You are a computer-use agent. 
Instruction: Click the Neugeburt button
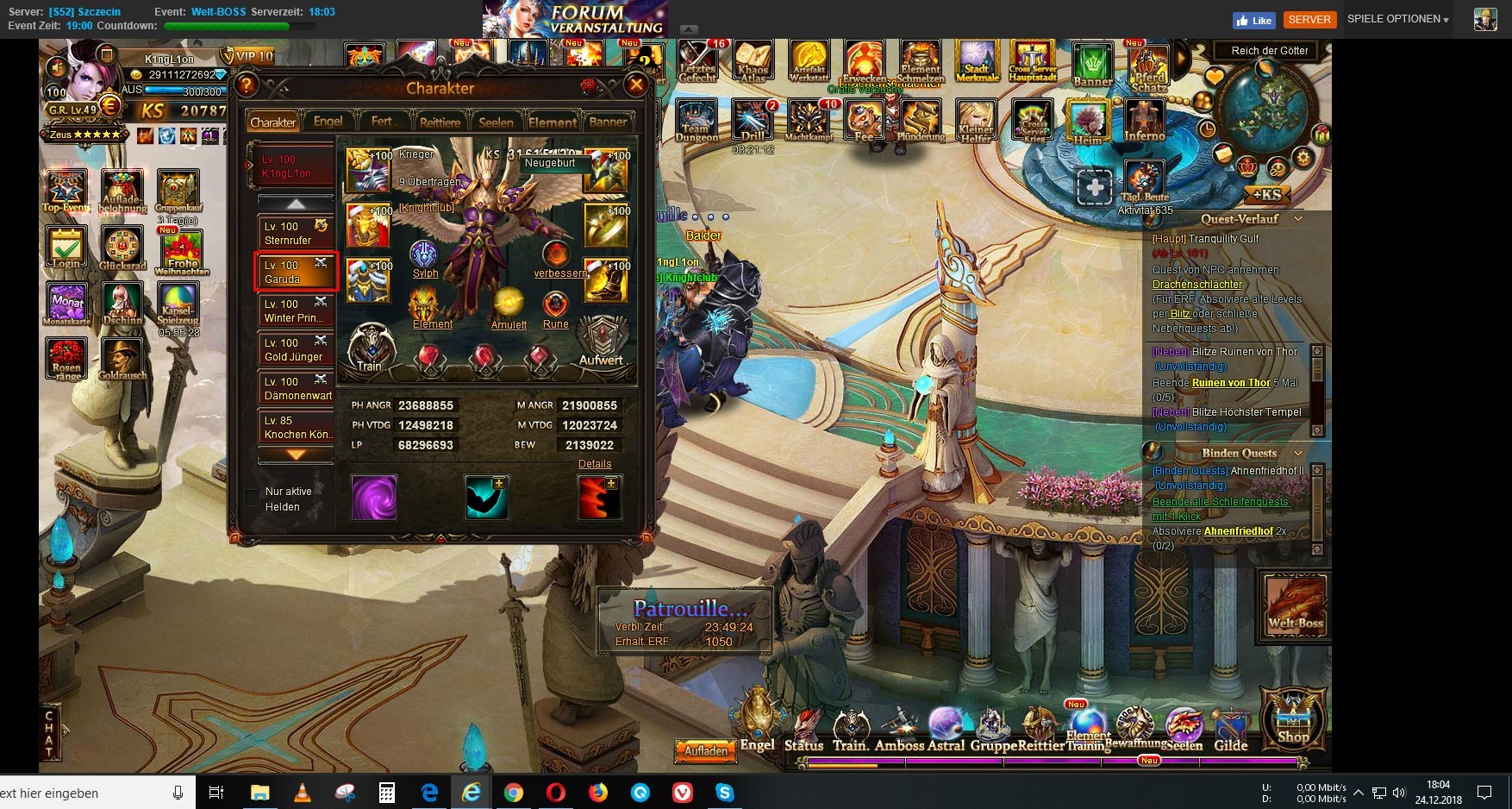point(550,163)
